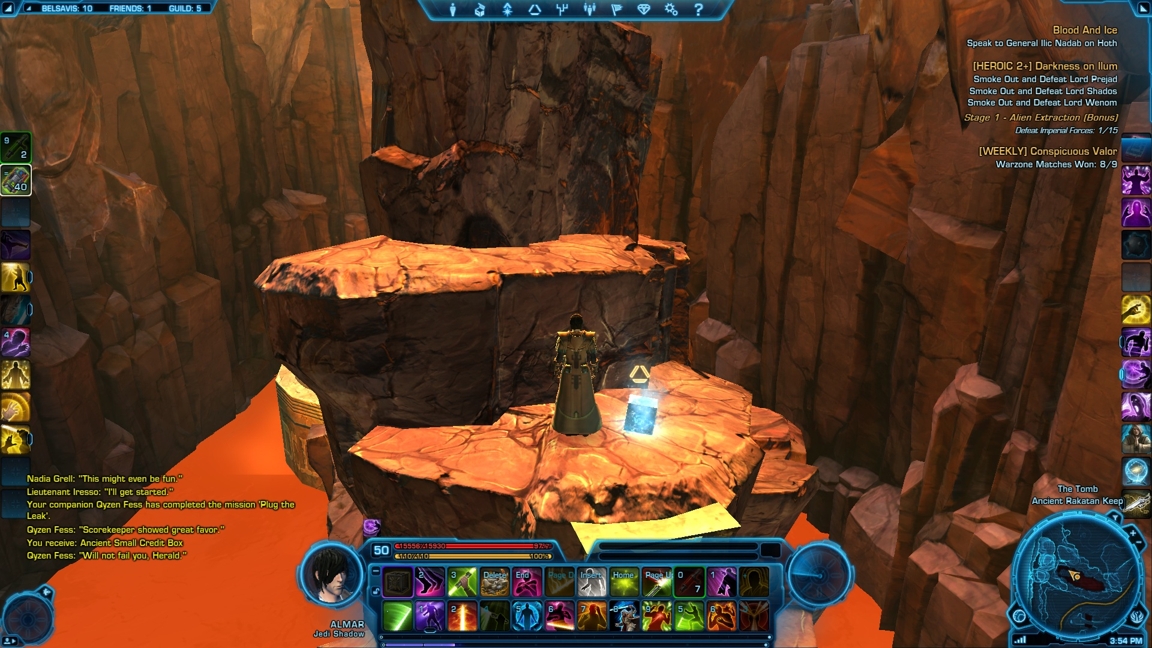This screenshot has width=1152, height=648.
Task: Open the gears settings menu
Action: pyautogui.click(x=671, y=10)
